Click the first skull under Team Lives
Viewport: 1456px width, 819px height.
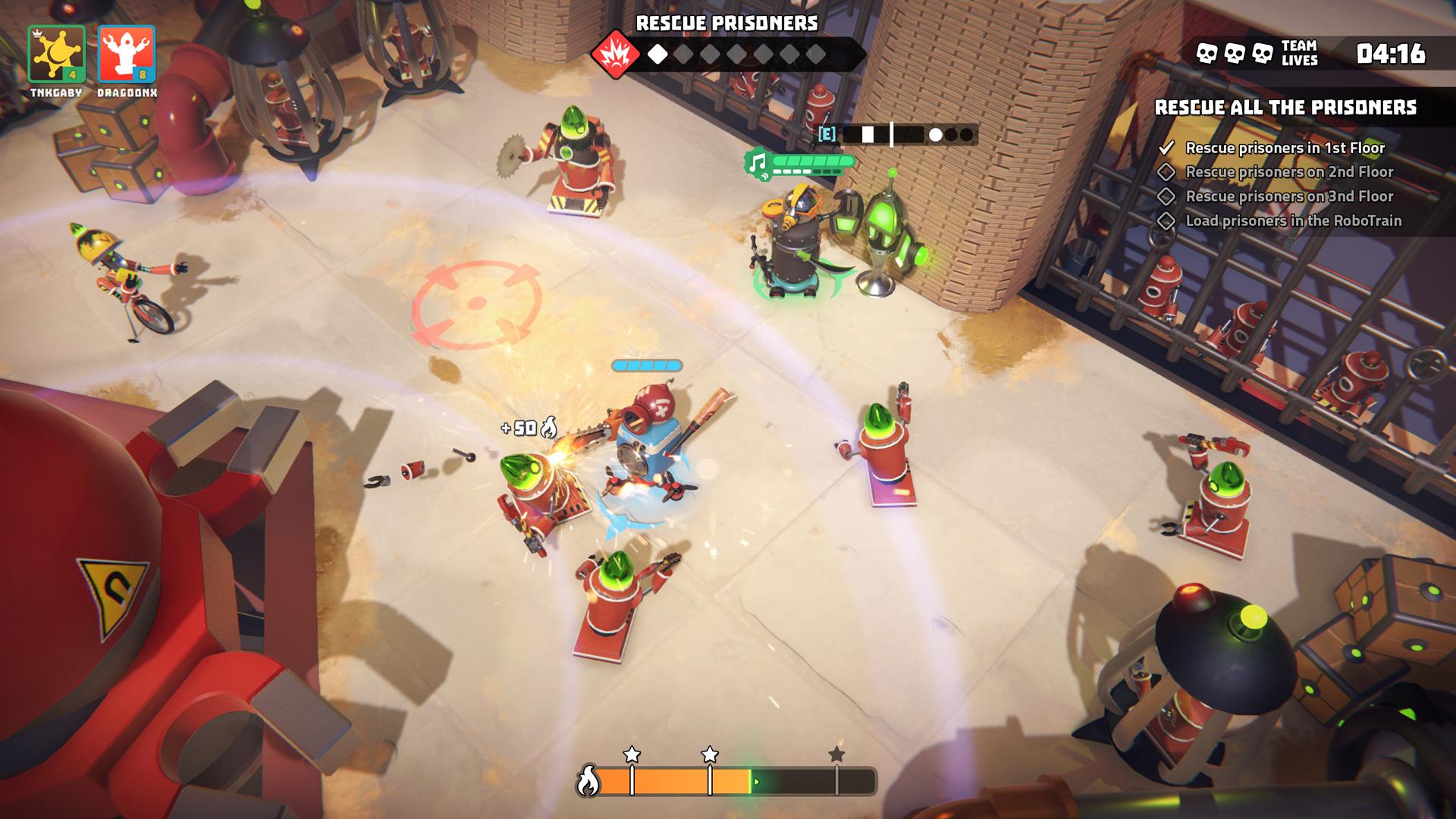(x=1207, y=53)
